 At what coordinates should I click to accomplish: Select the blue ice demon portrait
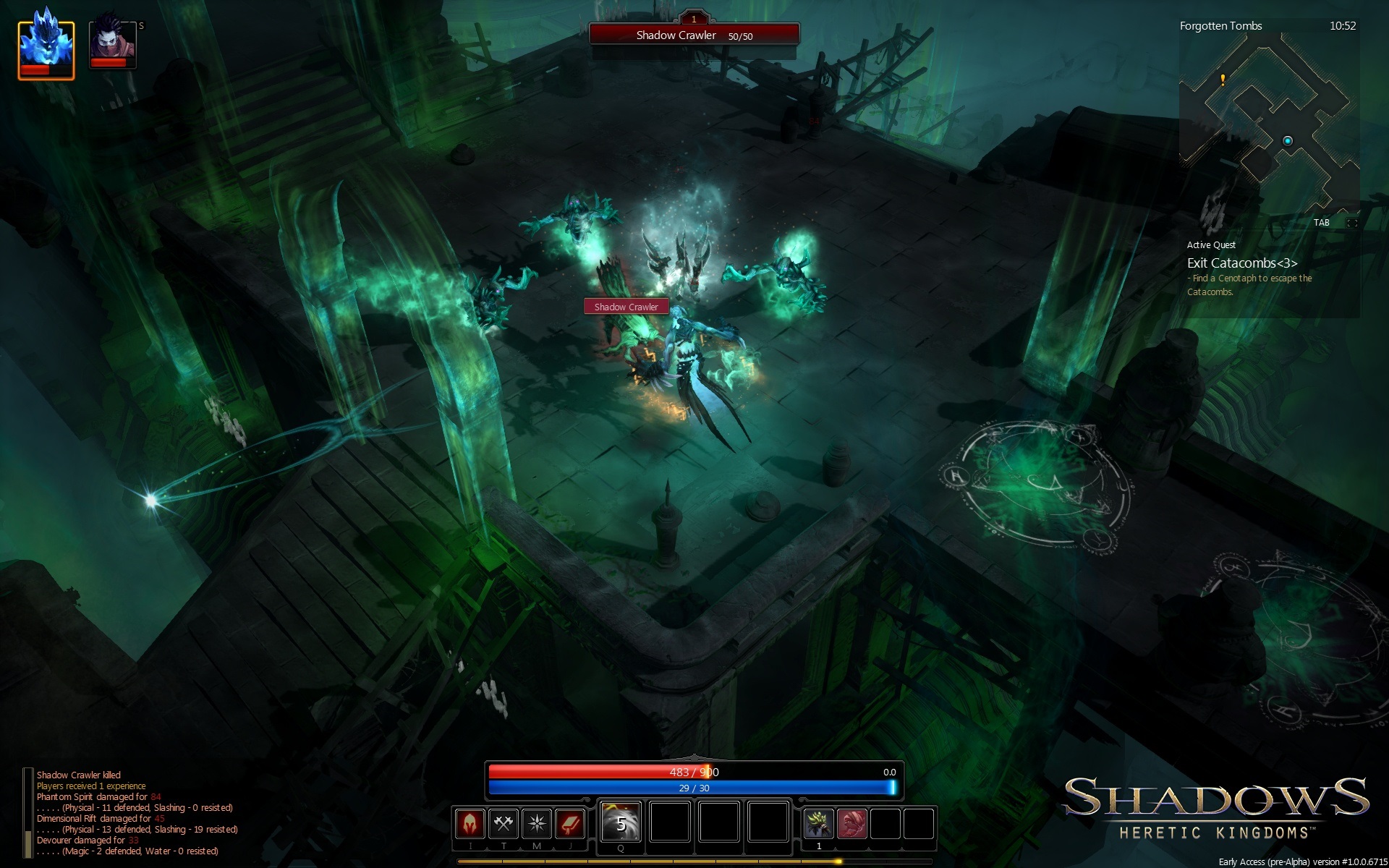pos(46,49)
